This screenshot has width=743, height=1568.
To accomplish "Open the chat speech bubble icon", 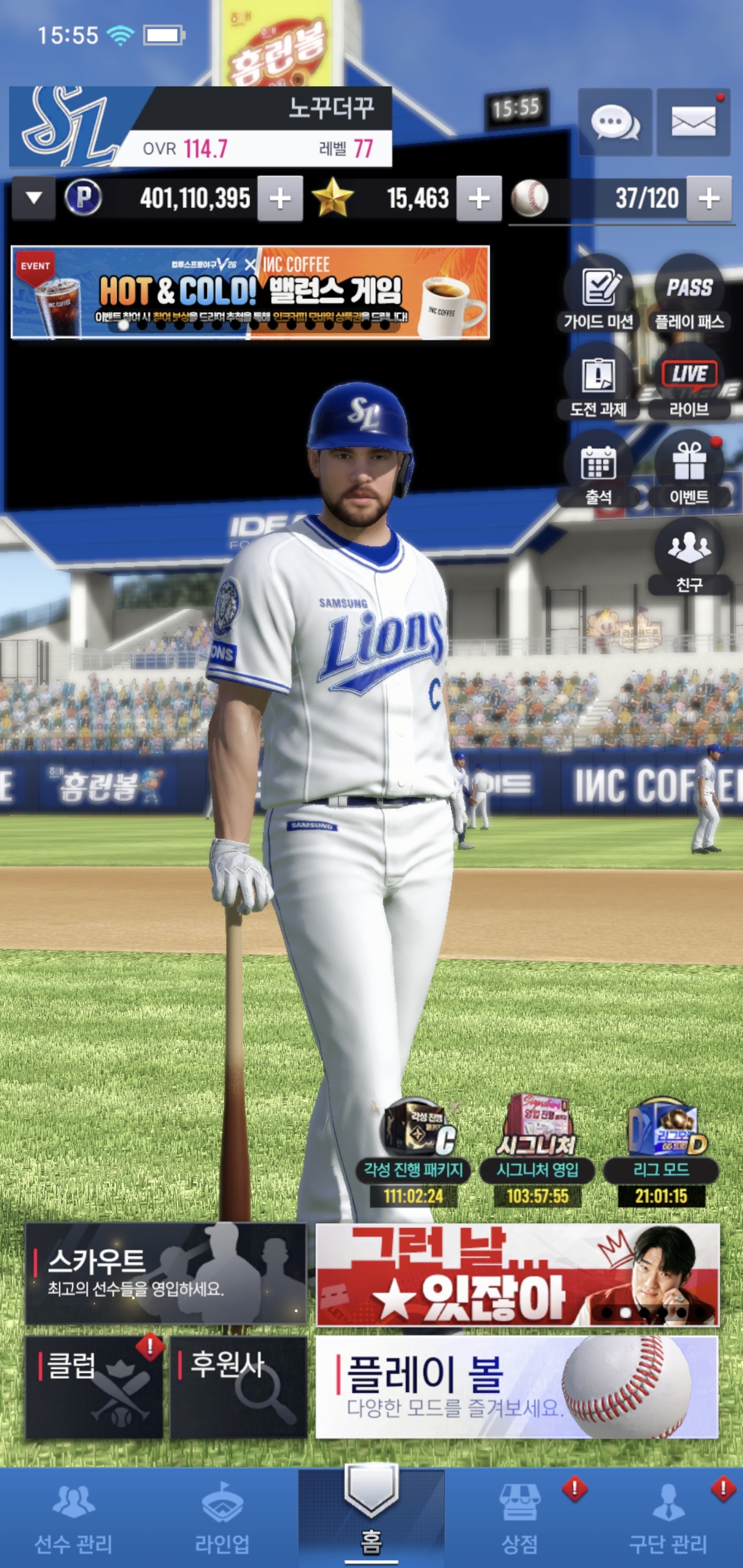I will point(615,122).
